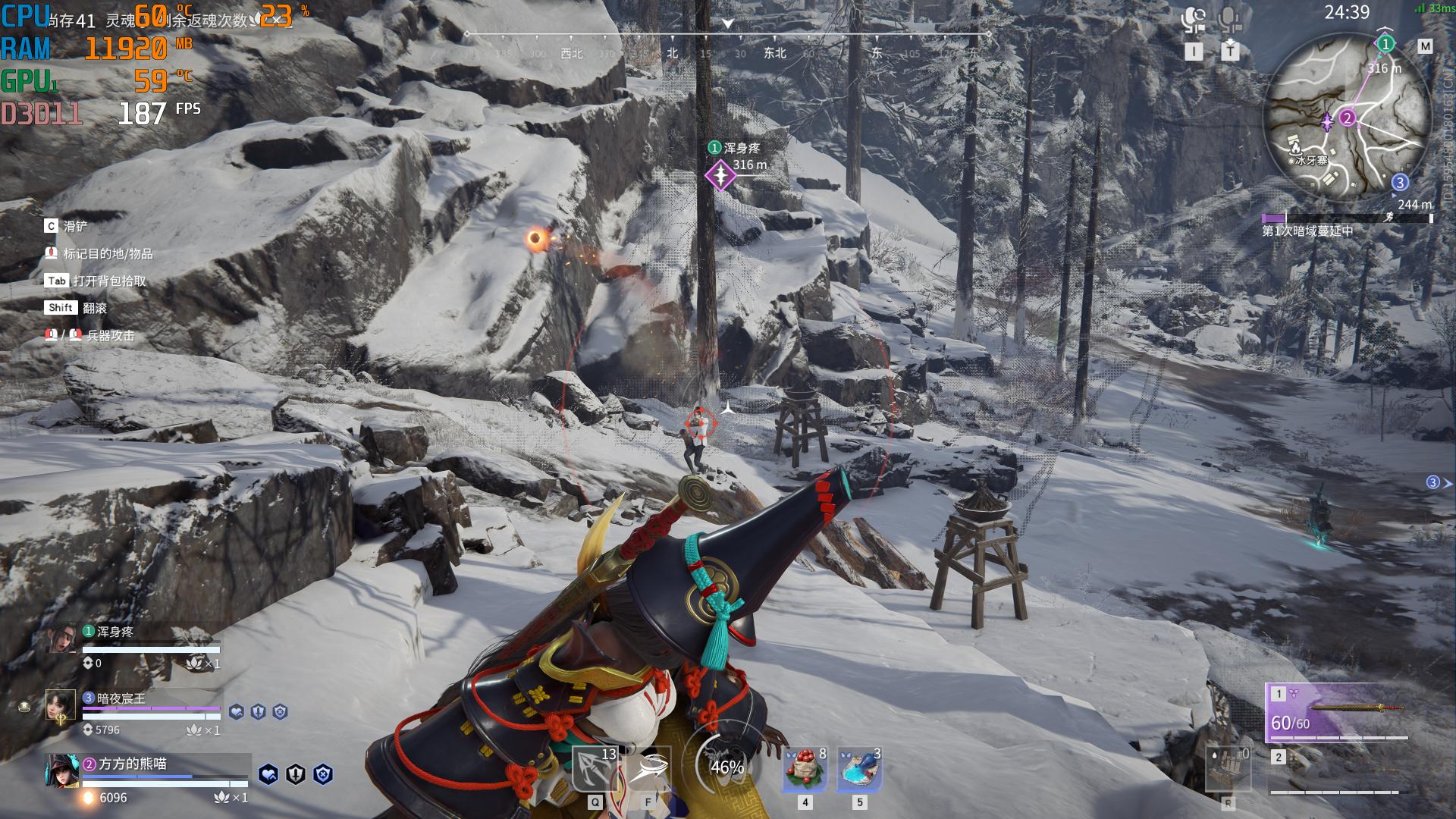Click the heart buff icon beside 方方的熊喵
The height and width of the screenshot is (819, 1456).
(268, 774)
